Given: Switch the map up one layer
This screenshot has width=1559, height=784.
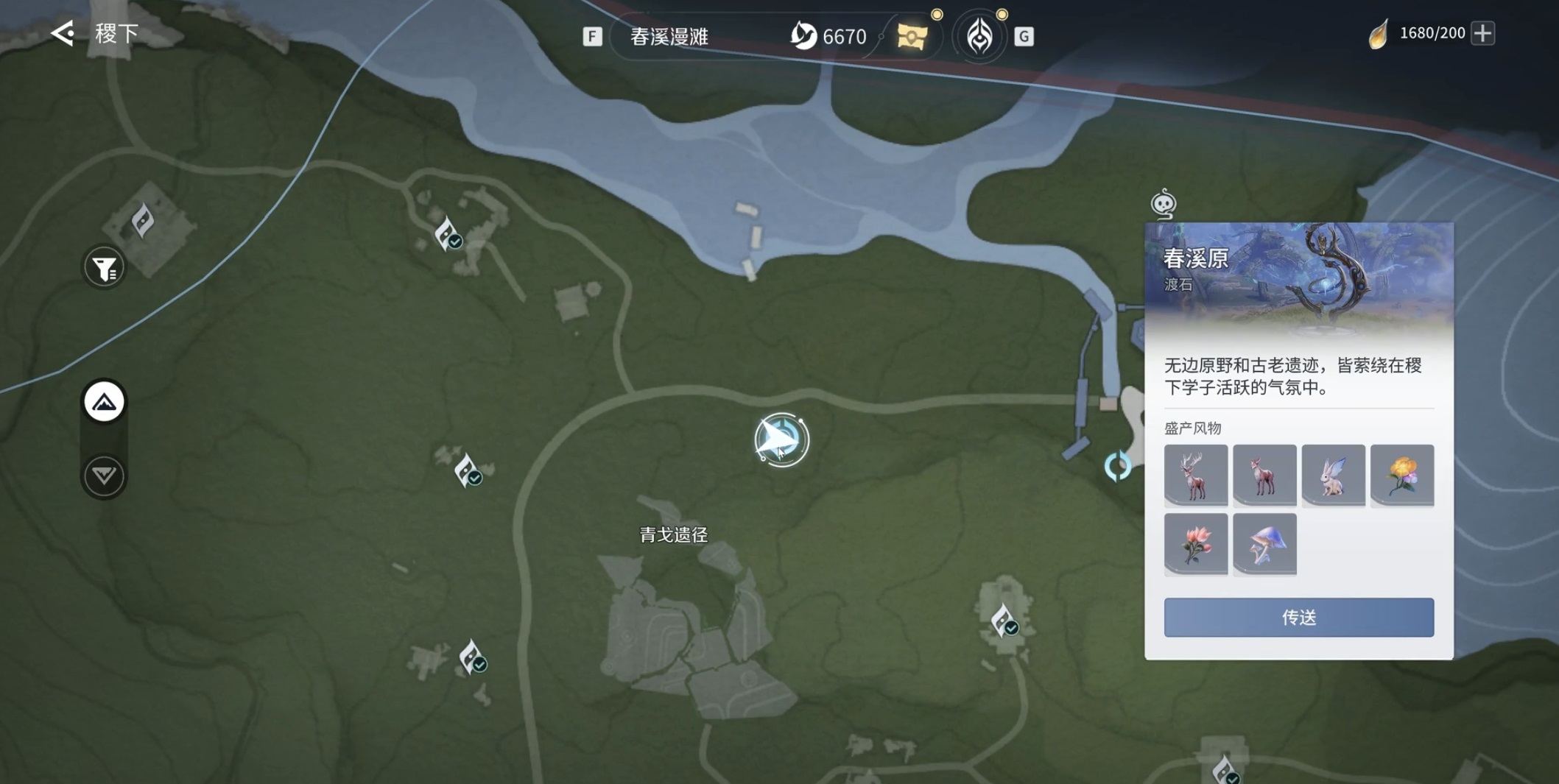Looking at the screenshot, I should [x=104, y=402].
